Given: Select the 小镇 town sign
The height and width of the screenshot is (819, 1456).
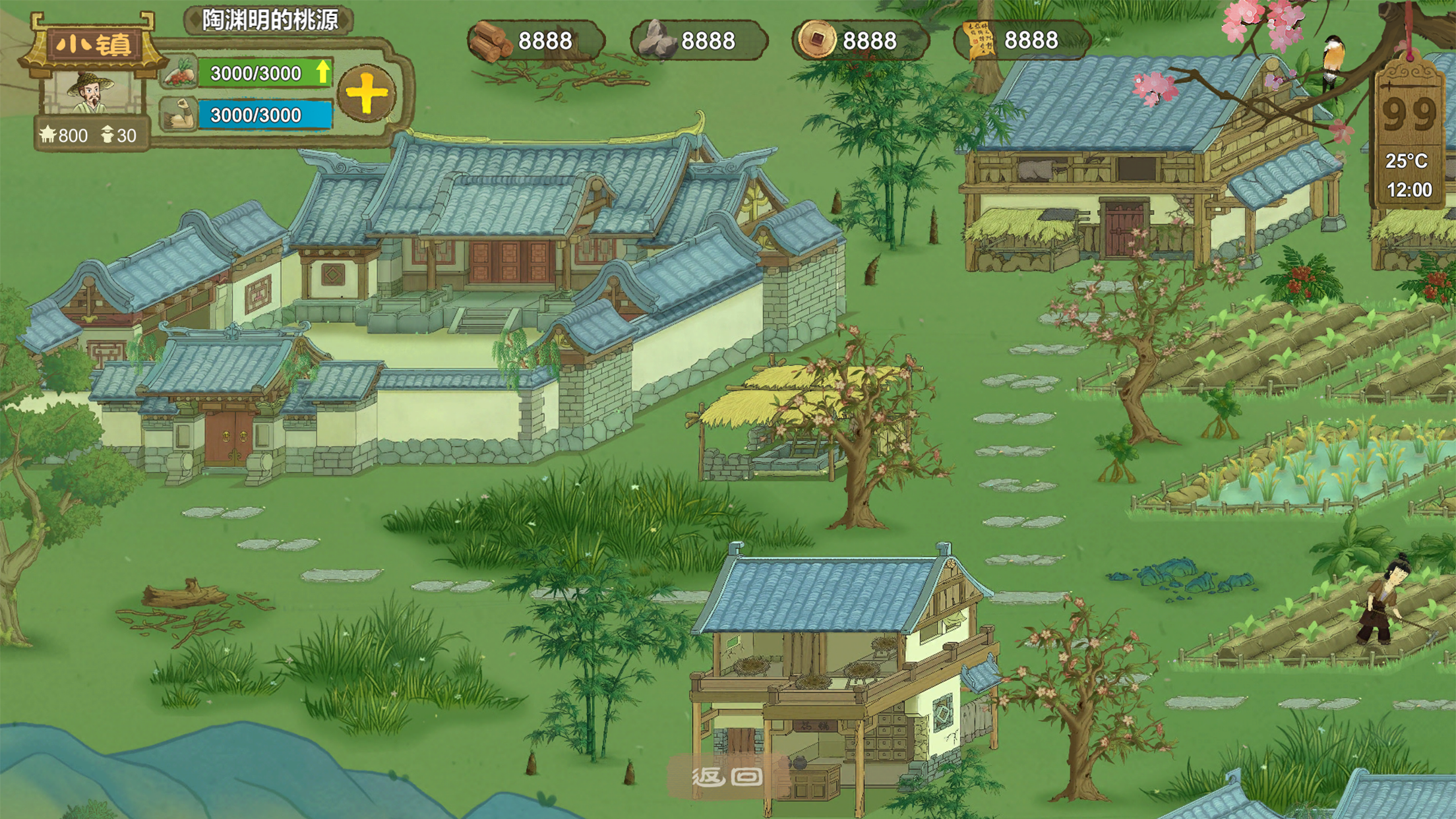Looking at the screenshot, I should pyautogui.click(x=92, y=45).
